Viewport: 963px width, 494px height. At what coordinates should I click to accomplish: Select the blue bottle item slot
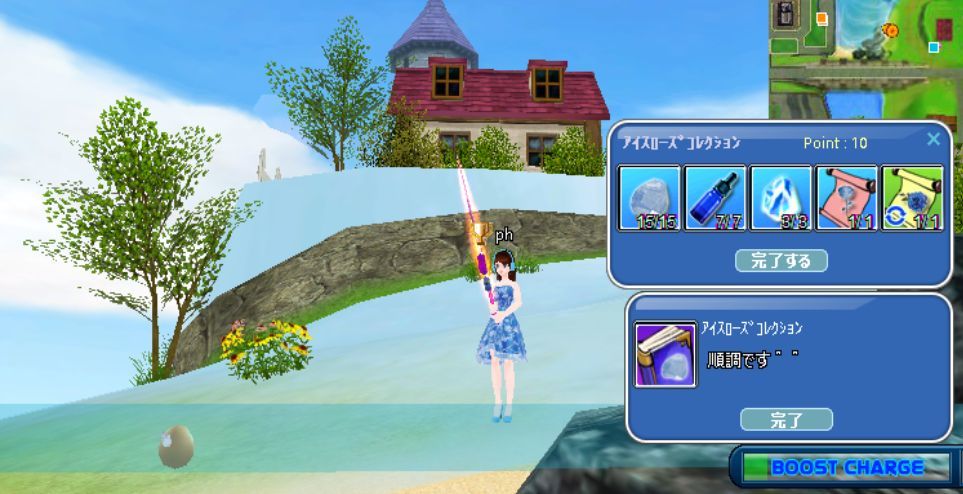pos(715,197)
